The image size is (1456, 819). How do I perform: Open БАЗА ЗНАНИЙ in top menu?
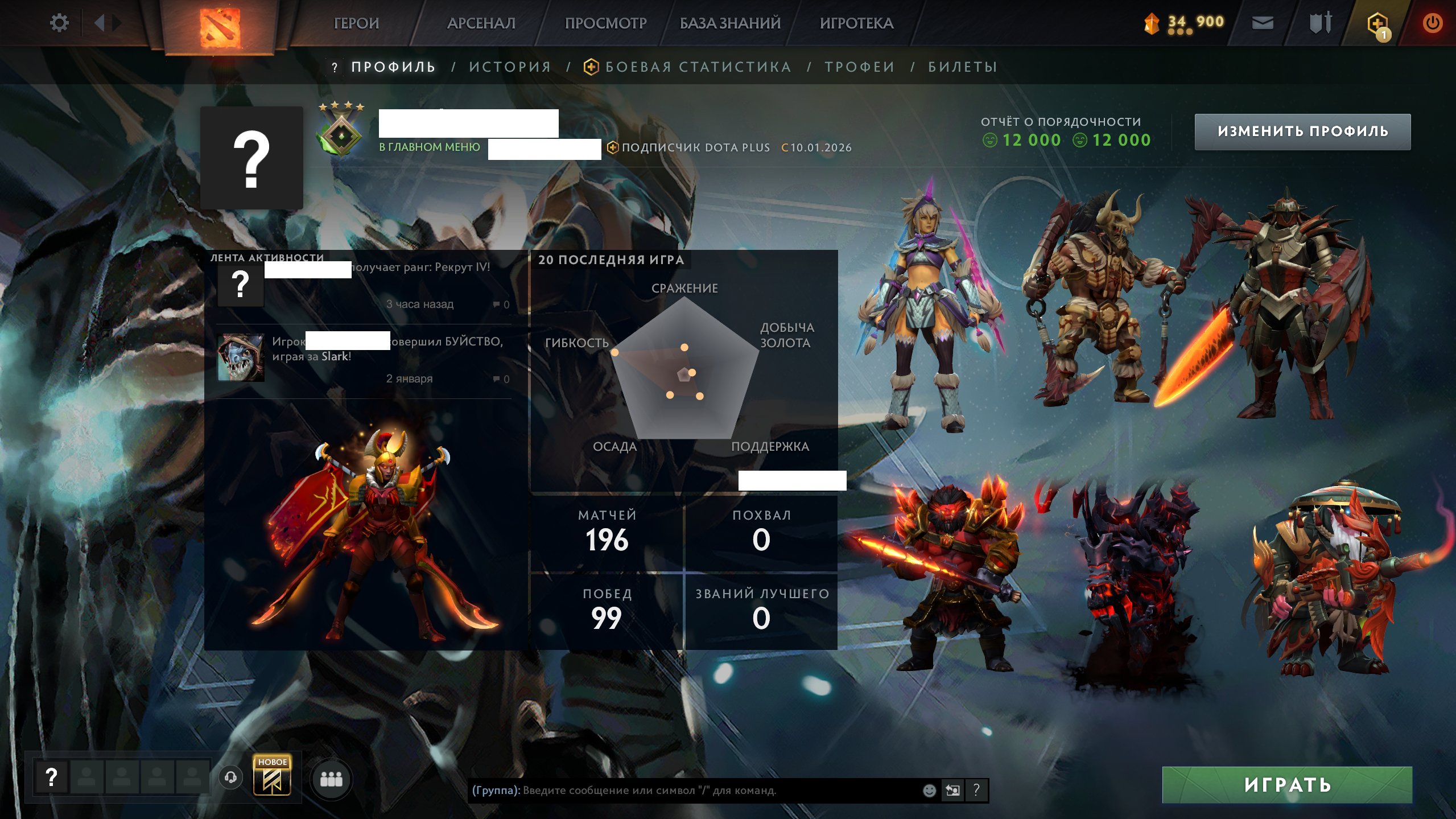click(x=730, y=23)
